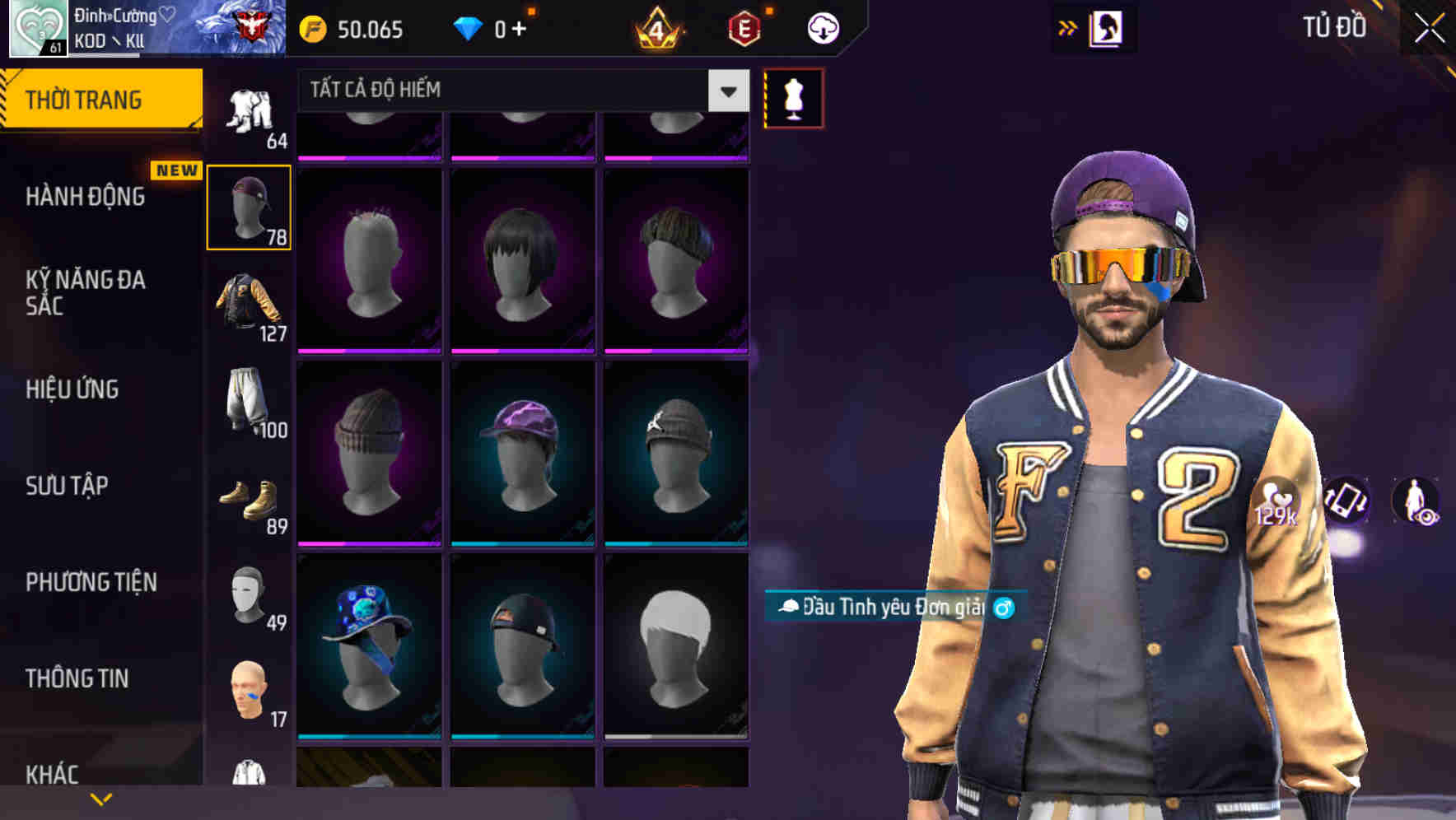
Task: Expand the double-arrow chevron in the top bar
Action: click(x=1068, y=26)
